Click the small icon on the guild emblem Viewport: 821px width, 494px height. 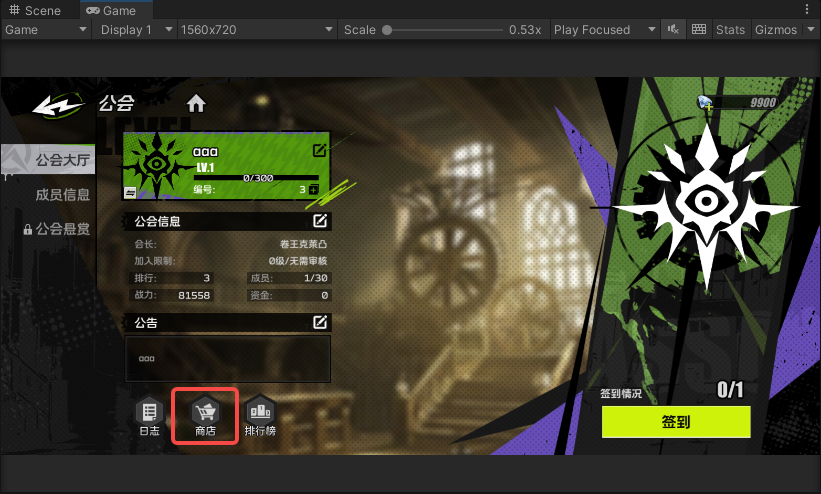click(130, 190)
